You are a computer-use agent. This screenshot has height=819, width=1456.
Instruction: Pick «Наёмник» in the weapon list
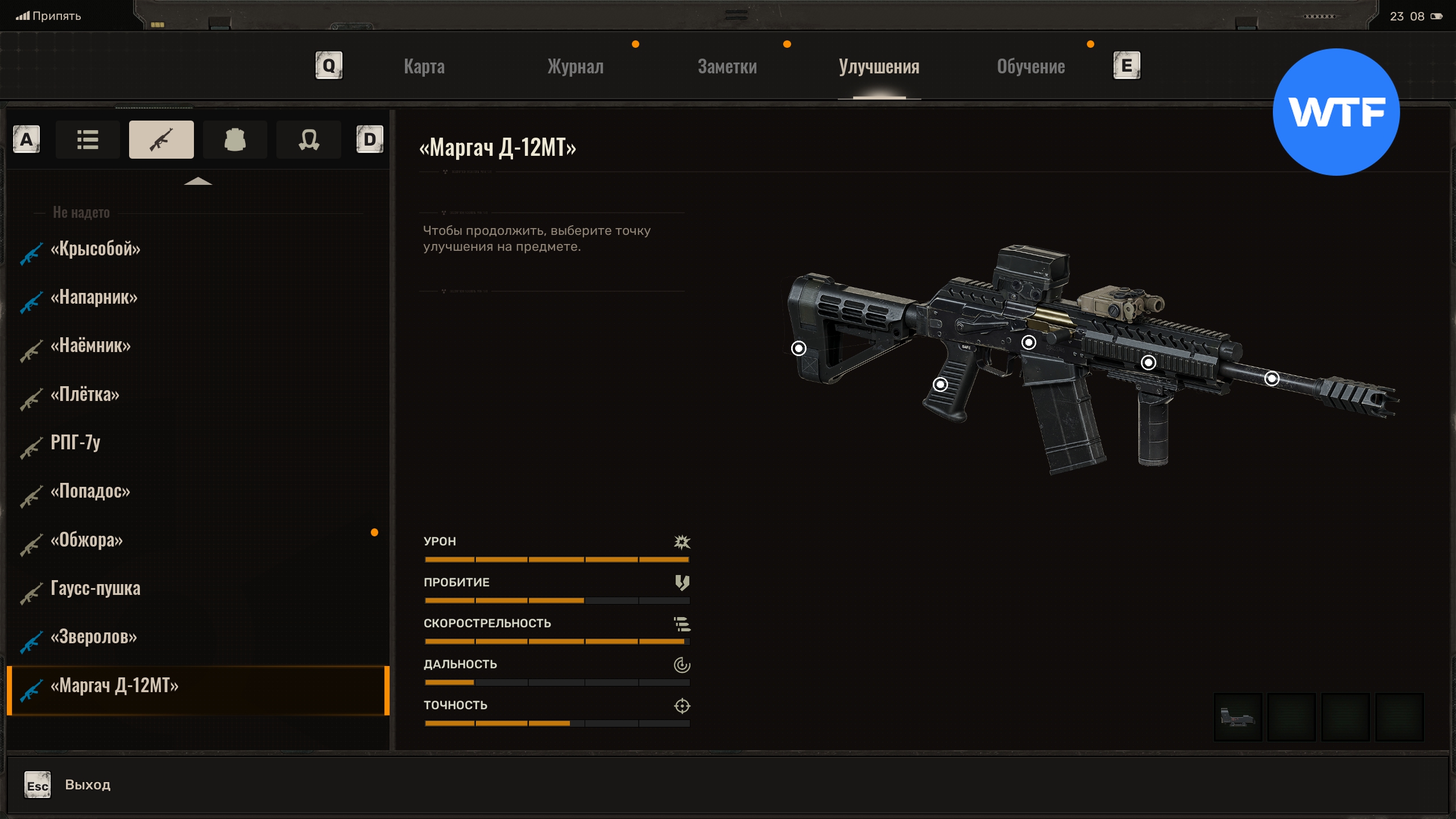tap(90, 346)
